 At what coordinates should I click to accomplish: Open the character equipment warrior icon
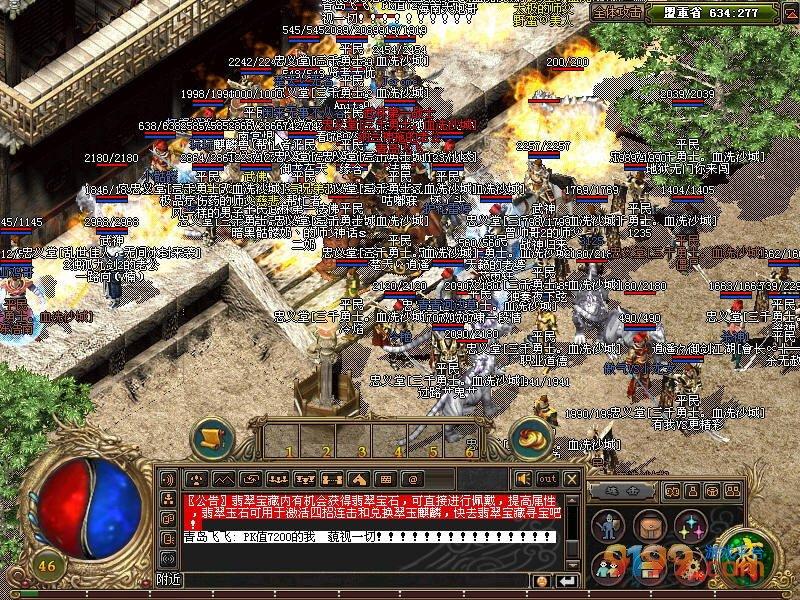tap(609, 524)
